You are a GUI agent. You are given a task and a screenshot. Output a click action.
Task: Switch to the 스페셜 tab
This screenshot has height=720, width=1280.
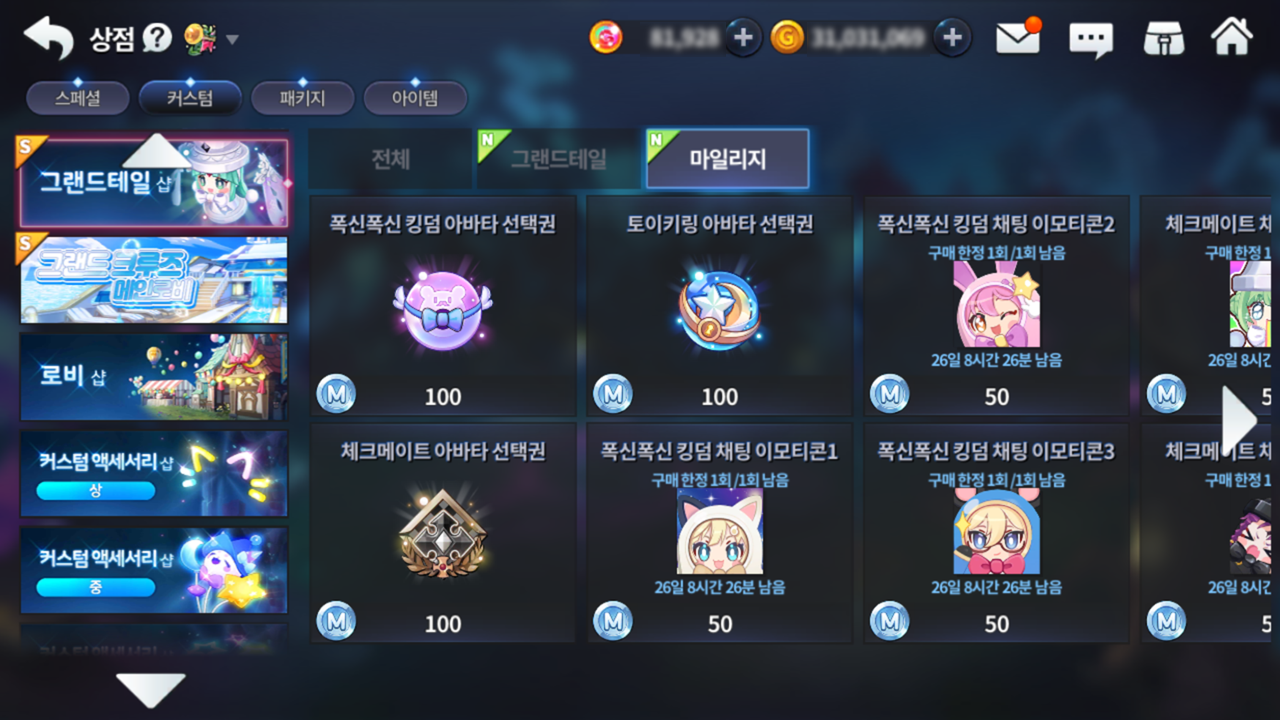[77, 97]
